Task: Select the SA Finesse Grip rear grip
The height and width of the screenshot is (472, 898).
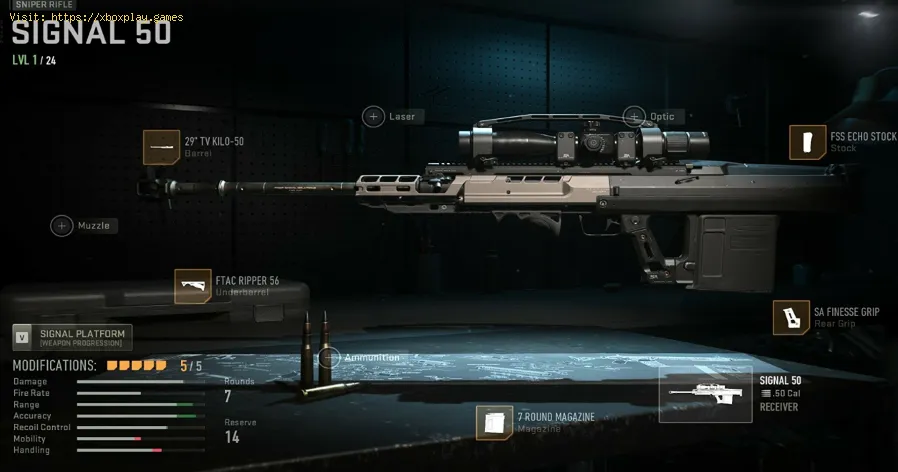Action: [x=791, y=317]
